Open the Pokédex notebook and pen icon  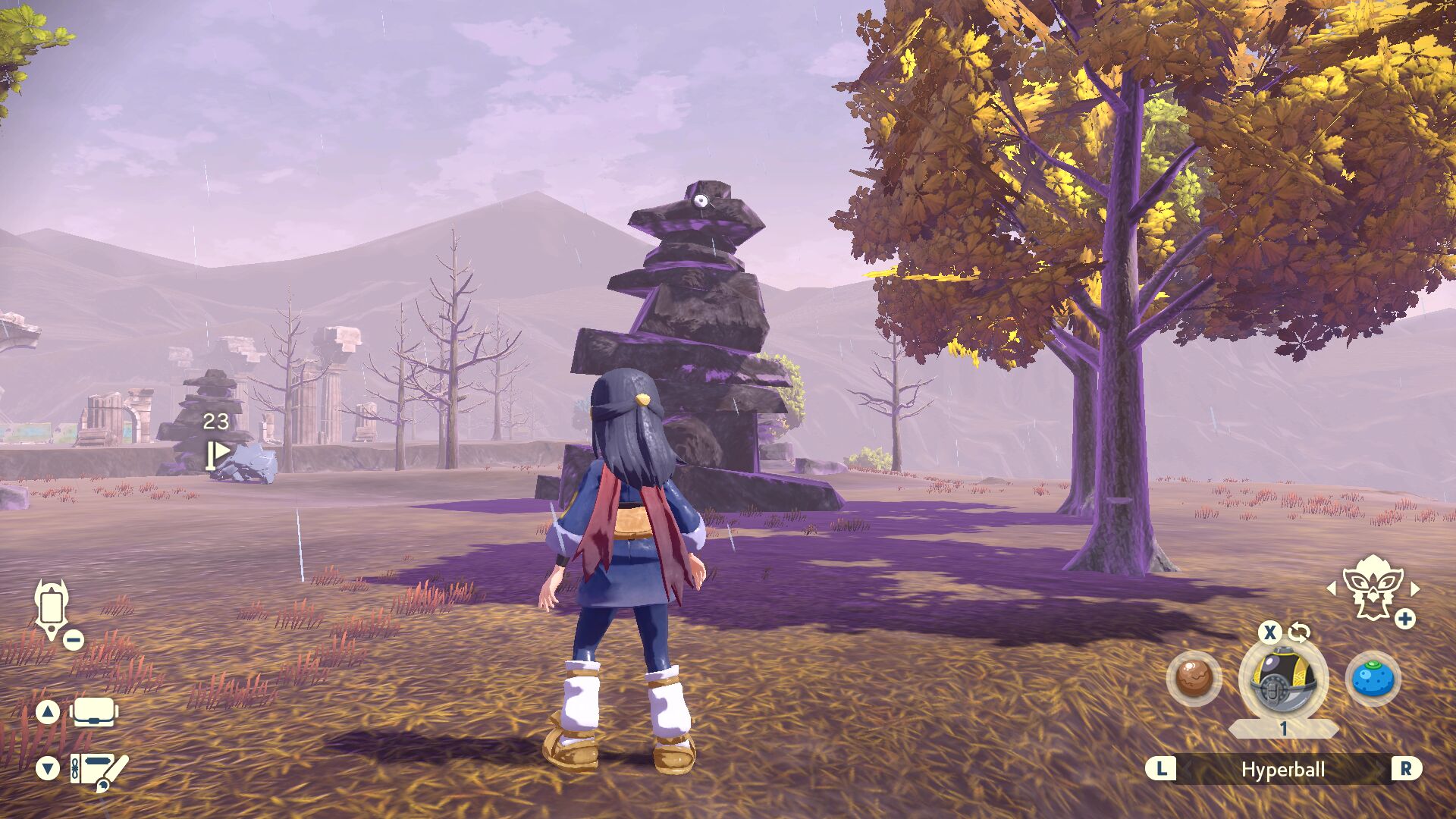coord(99,770)
